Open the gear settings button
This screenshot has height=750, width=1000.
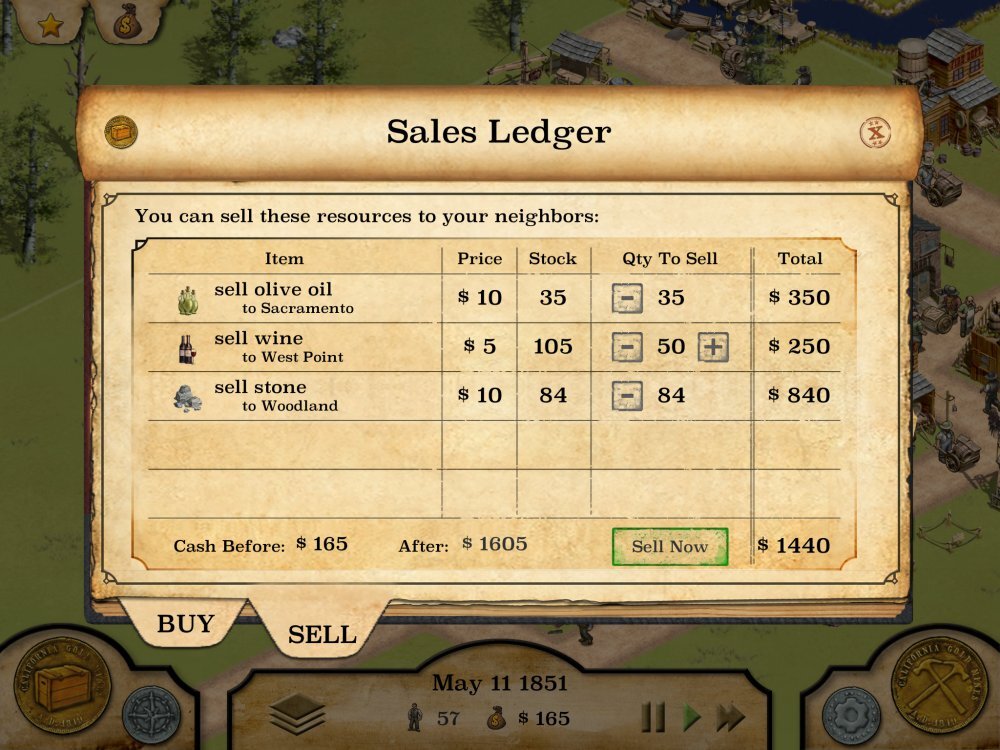point(850,714)
